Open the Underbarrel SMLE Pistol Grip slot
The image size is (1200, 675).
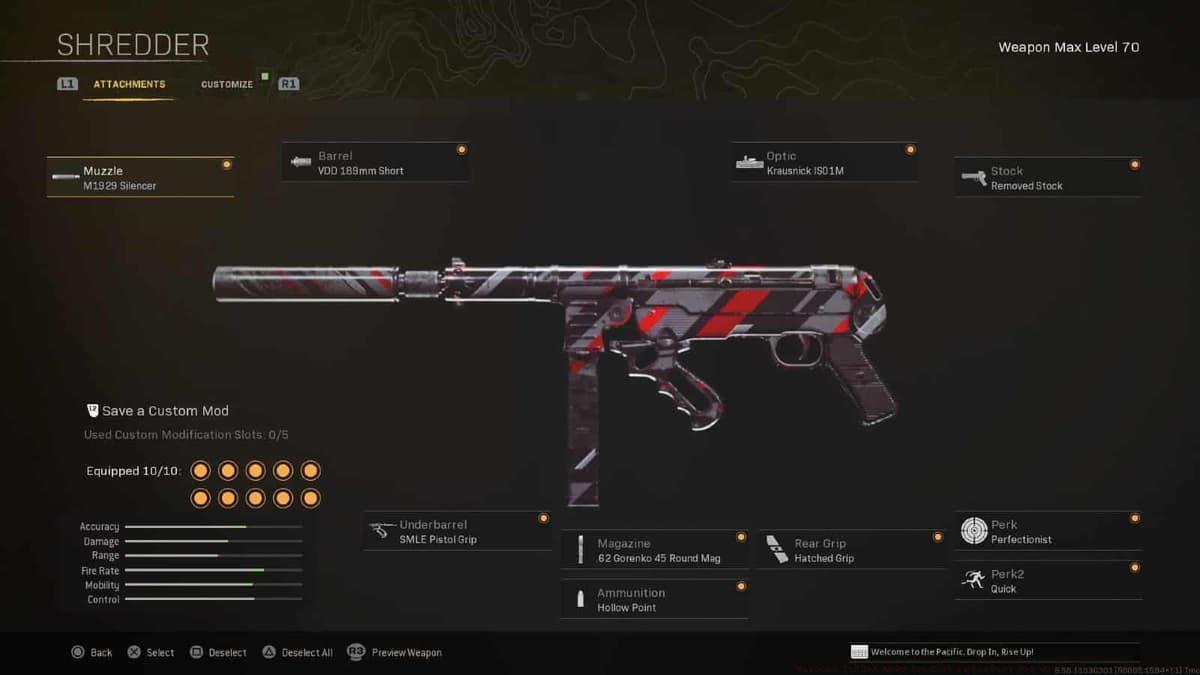(457, 532)
